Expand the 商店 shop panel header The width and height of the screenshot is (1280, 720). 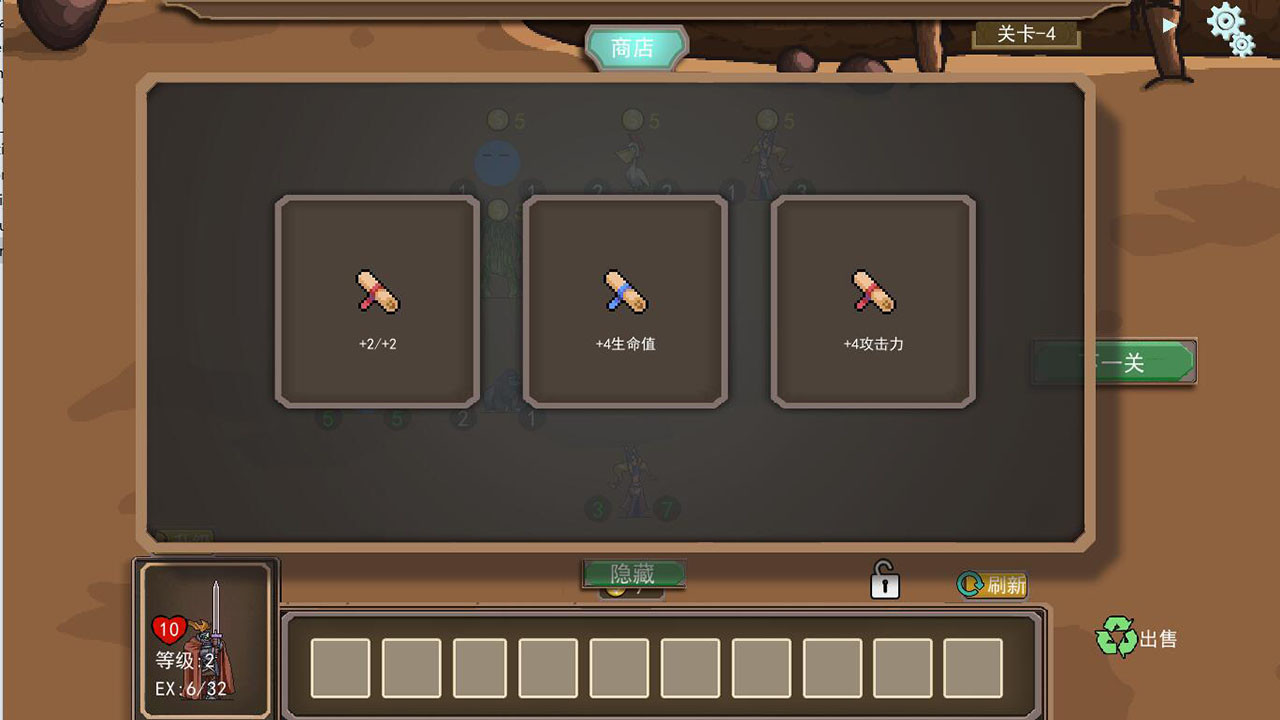pos(635,45)
